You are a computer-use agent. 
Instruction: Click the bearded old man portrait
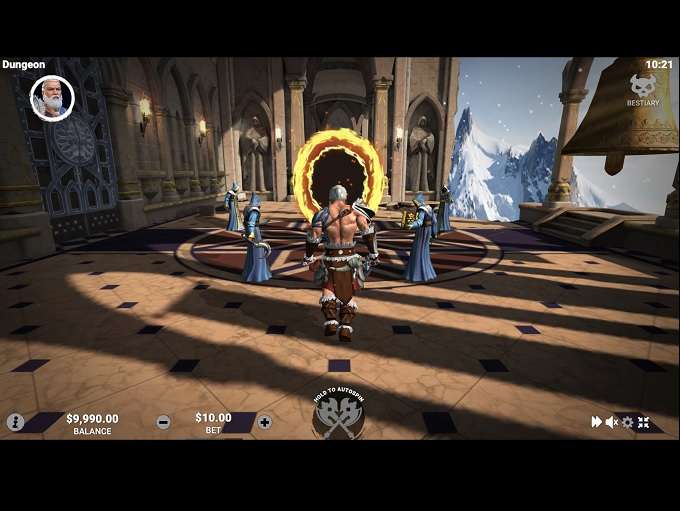click(52, 98)
